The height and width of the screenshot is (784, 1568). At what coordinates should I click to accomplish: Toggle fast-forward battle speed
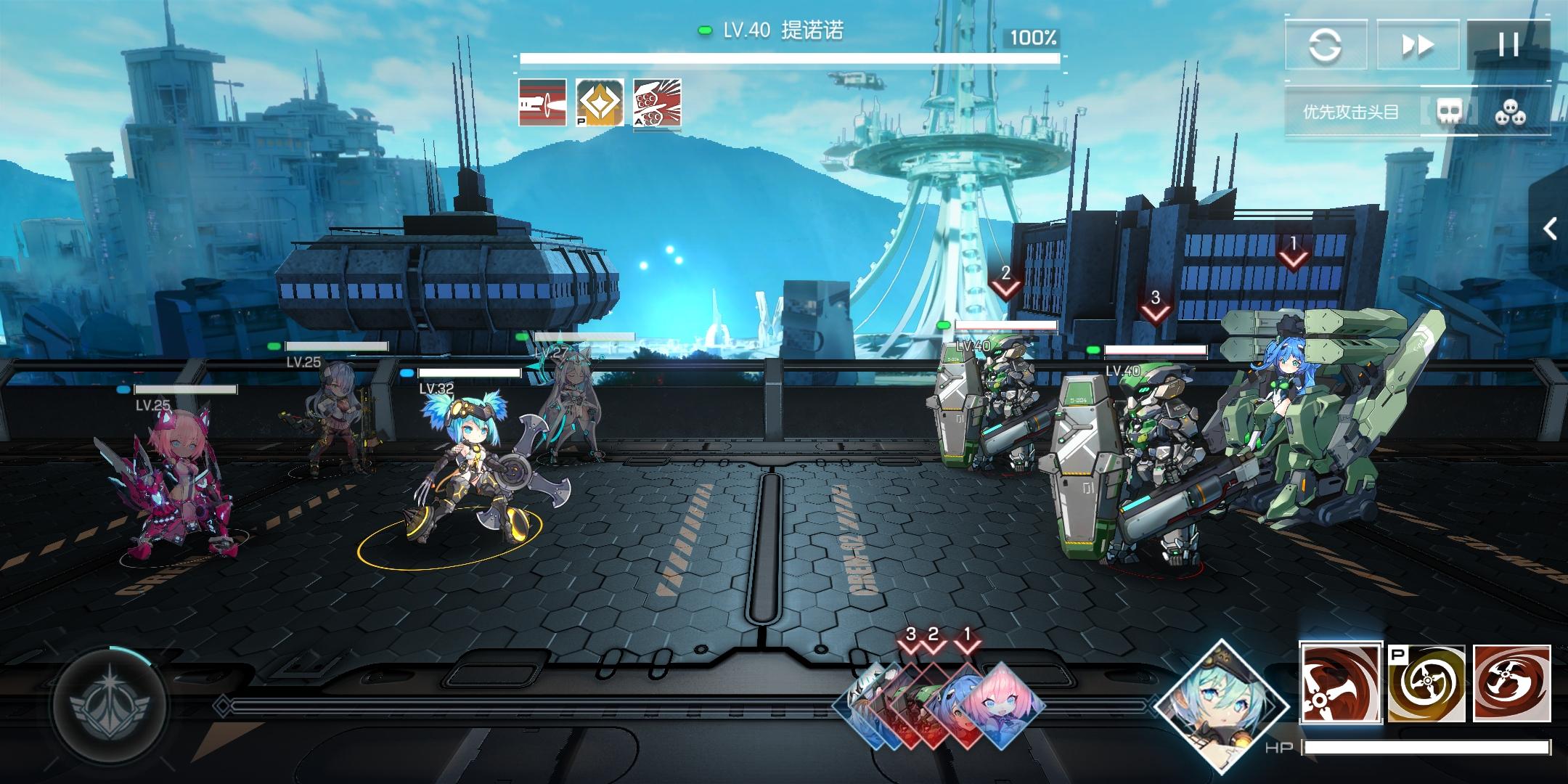(x=1417, y=45)
